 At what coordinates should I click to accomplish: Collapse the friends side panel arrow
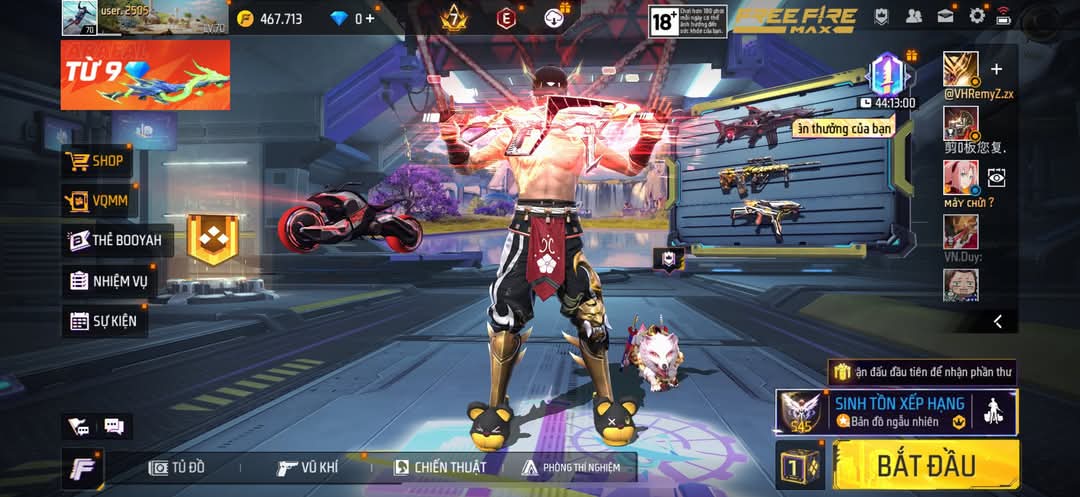[997, 321]
